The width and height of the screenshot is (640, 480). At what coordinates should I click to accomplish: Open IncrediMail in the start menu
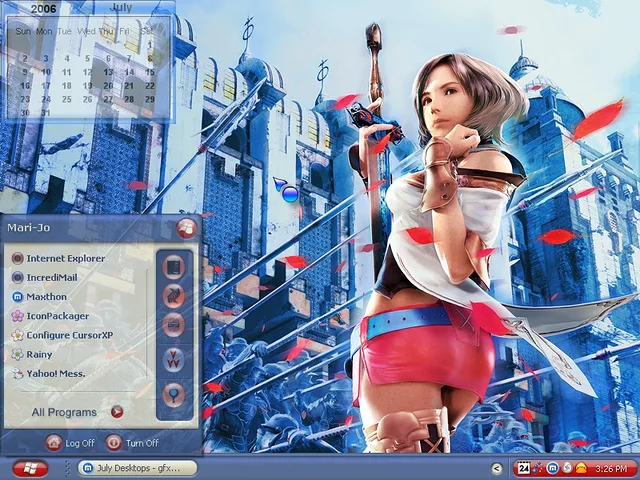pos(57,277)
